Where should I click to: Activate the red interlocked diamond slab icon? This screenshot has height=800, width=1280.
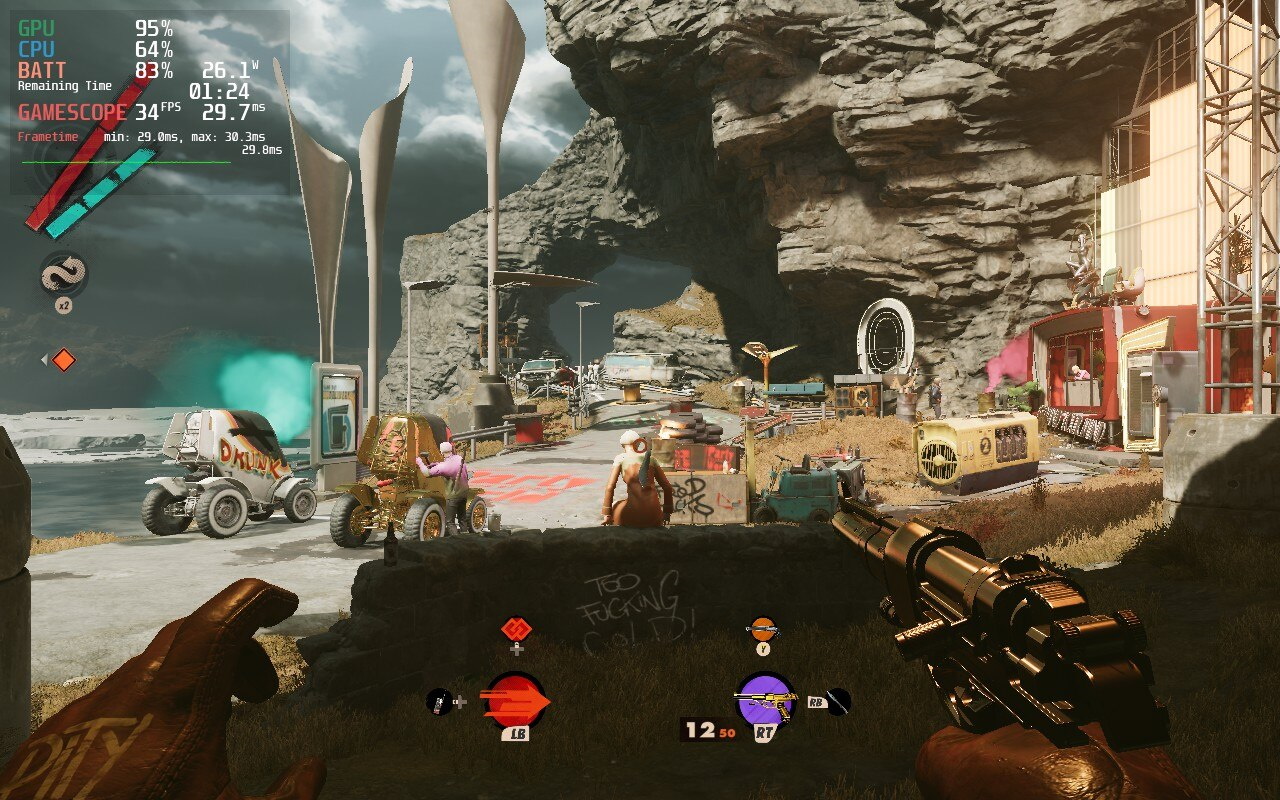point(516,628)
